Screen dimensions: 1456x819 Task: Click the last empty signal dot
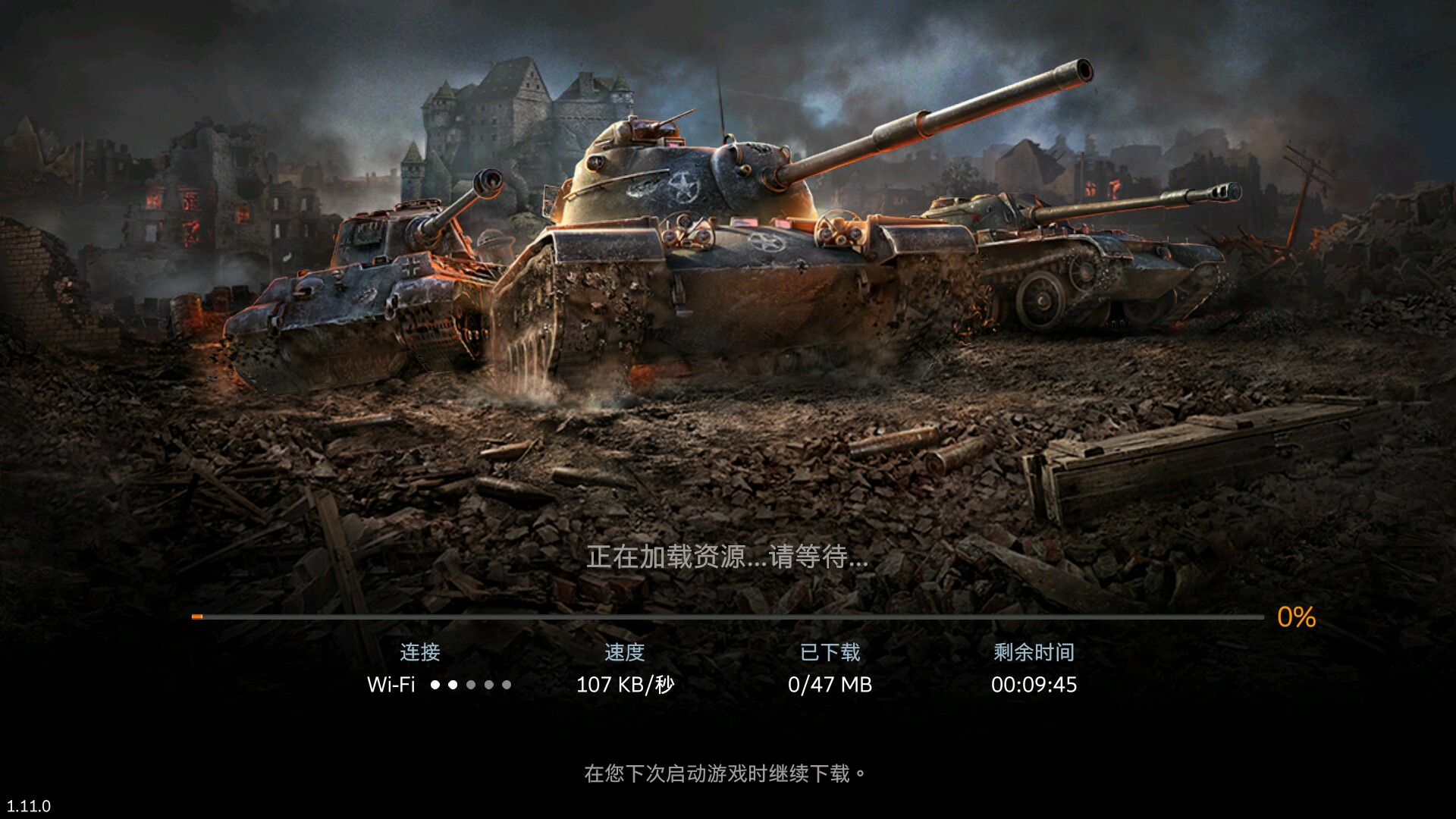(508, 685)
